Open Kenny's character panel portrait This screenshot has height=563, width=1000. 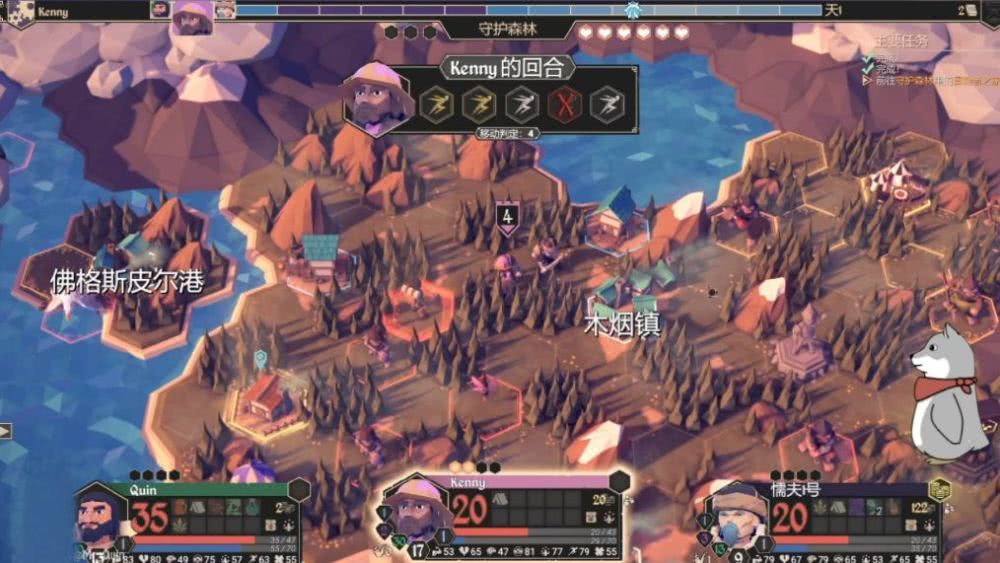[420, 510]
